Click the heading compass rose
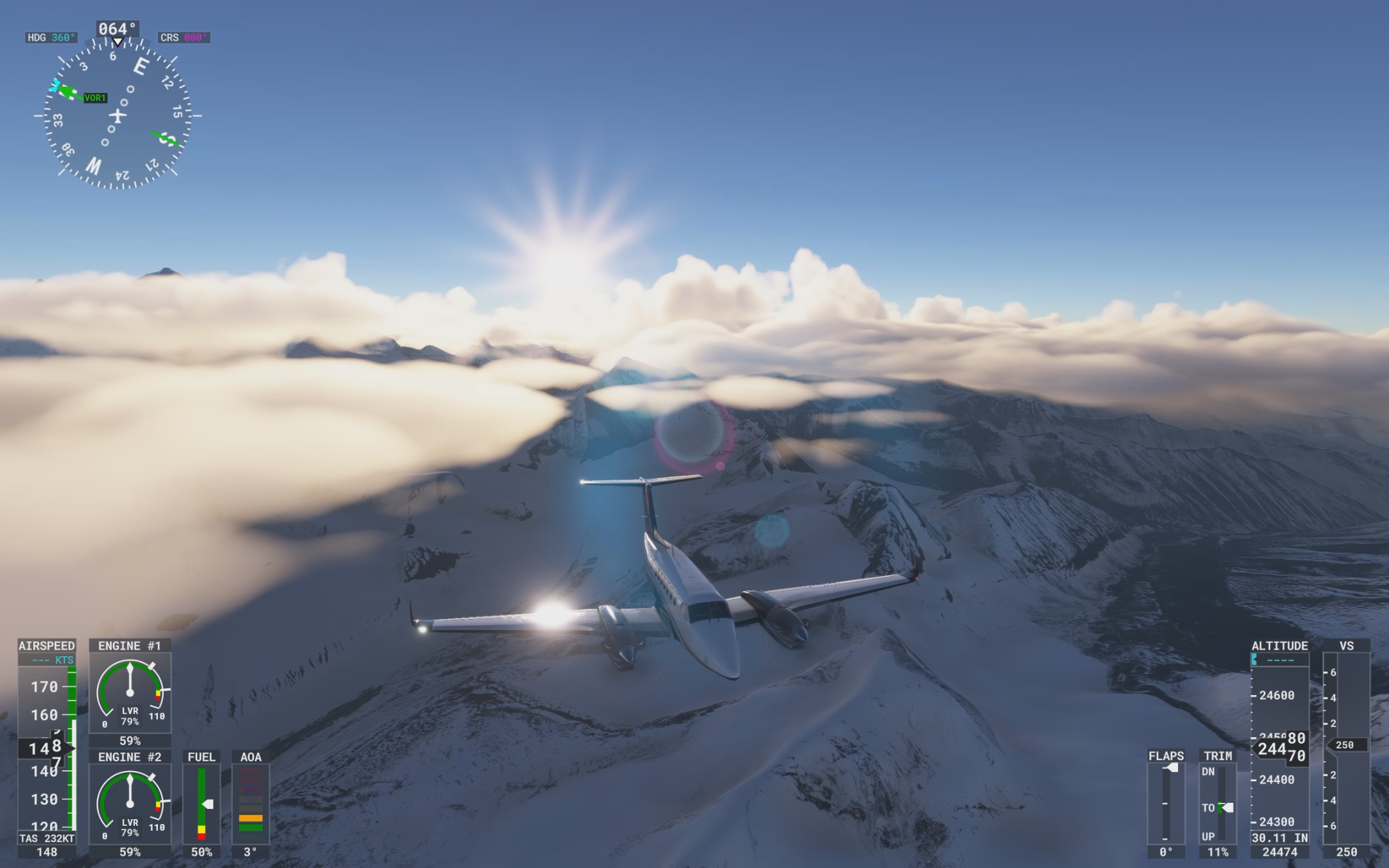Image resolution: width=1389 pixels, height=868 pixels. [x=118, y=115]
